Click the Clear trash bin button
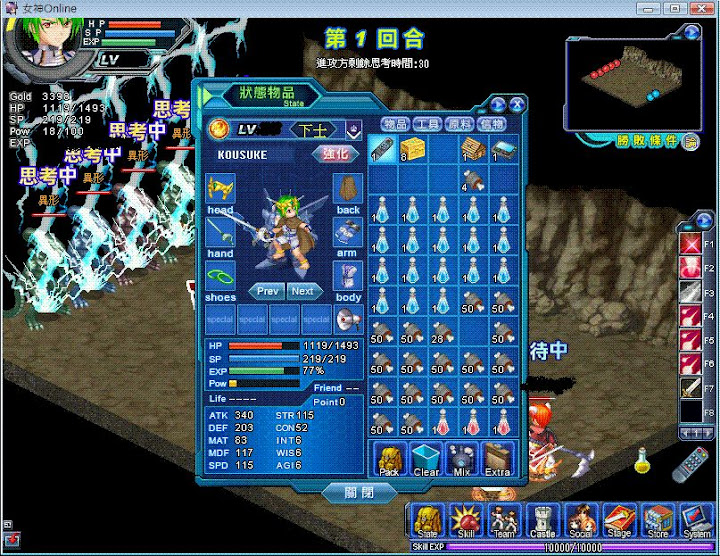The height and width of the screenshot is (556, 720). 426,461
